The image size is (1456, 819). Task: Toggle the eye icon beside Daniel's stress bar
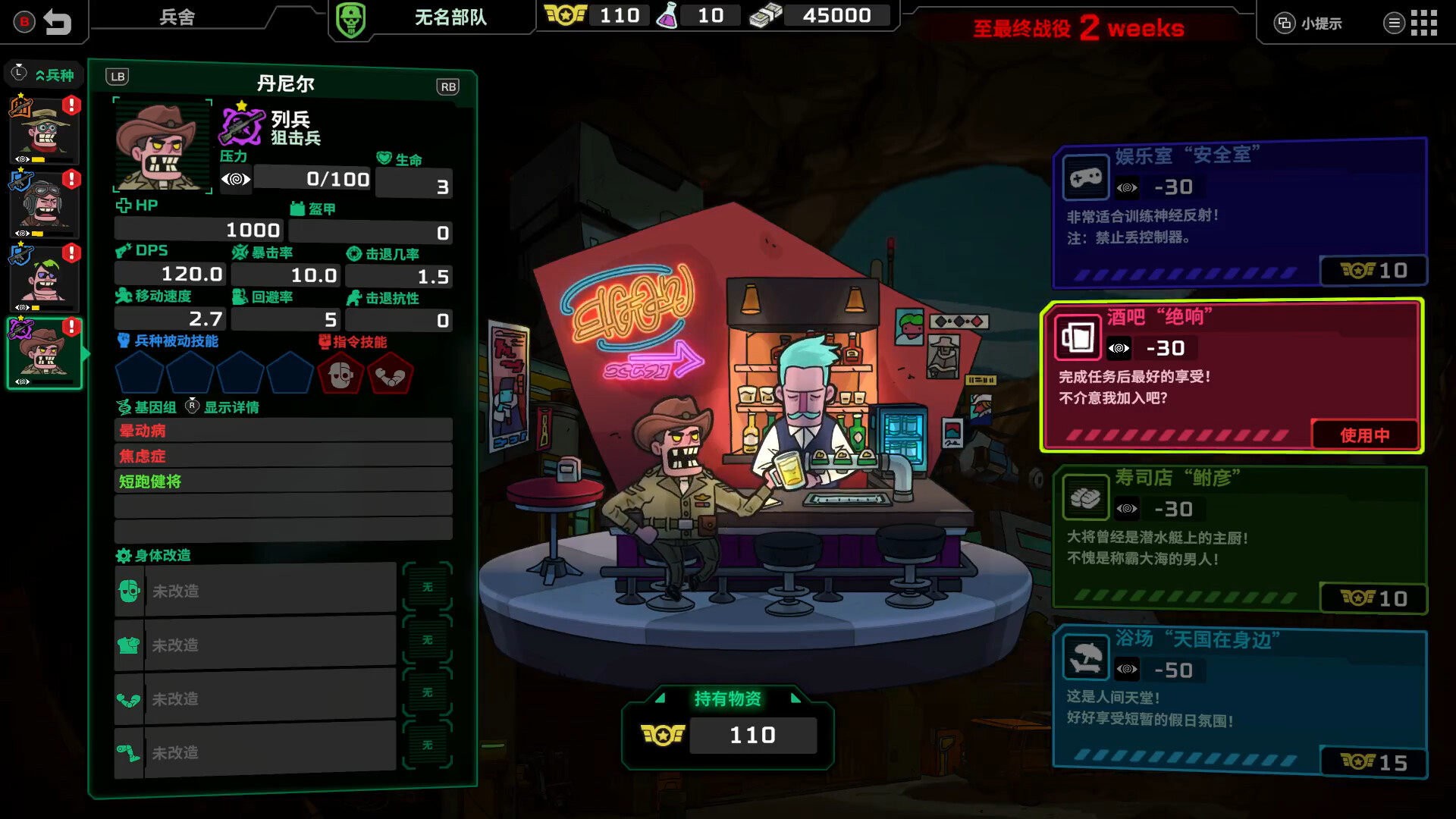point(236,179)
